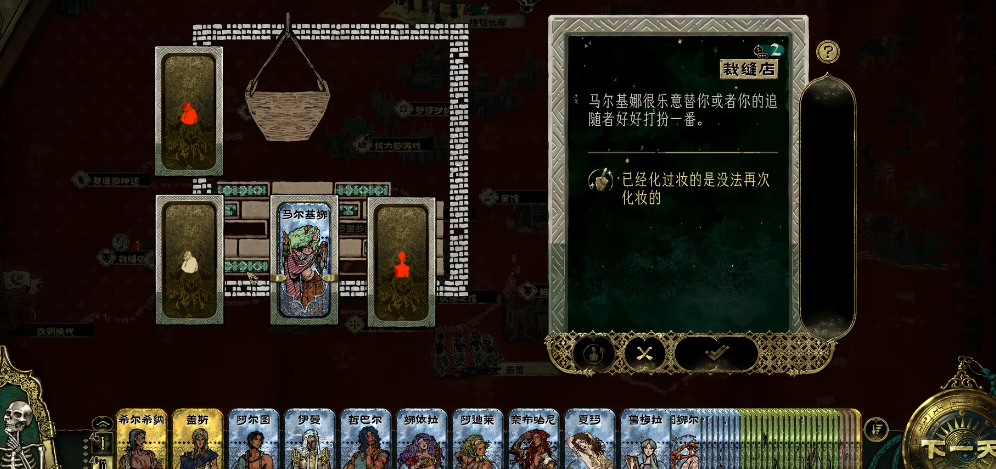Select the 马尔基娜 card in the slot

click(x=304, y=258)
